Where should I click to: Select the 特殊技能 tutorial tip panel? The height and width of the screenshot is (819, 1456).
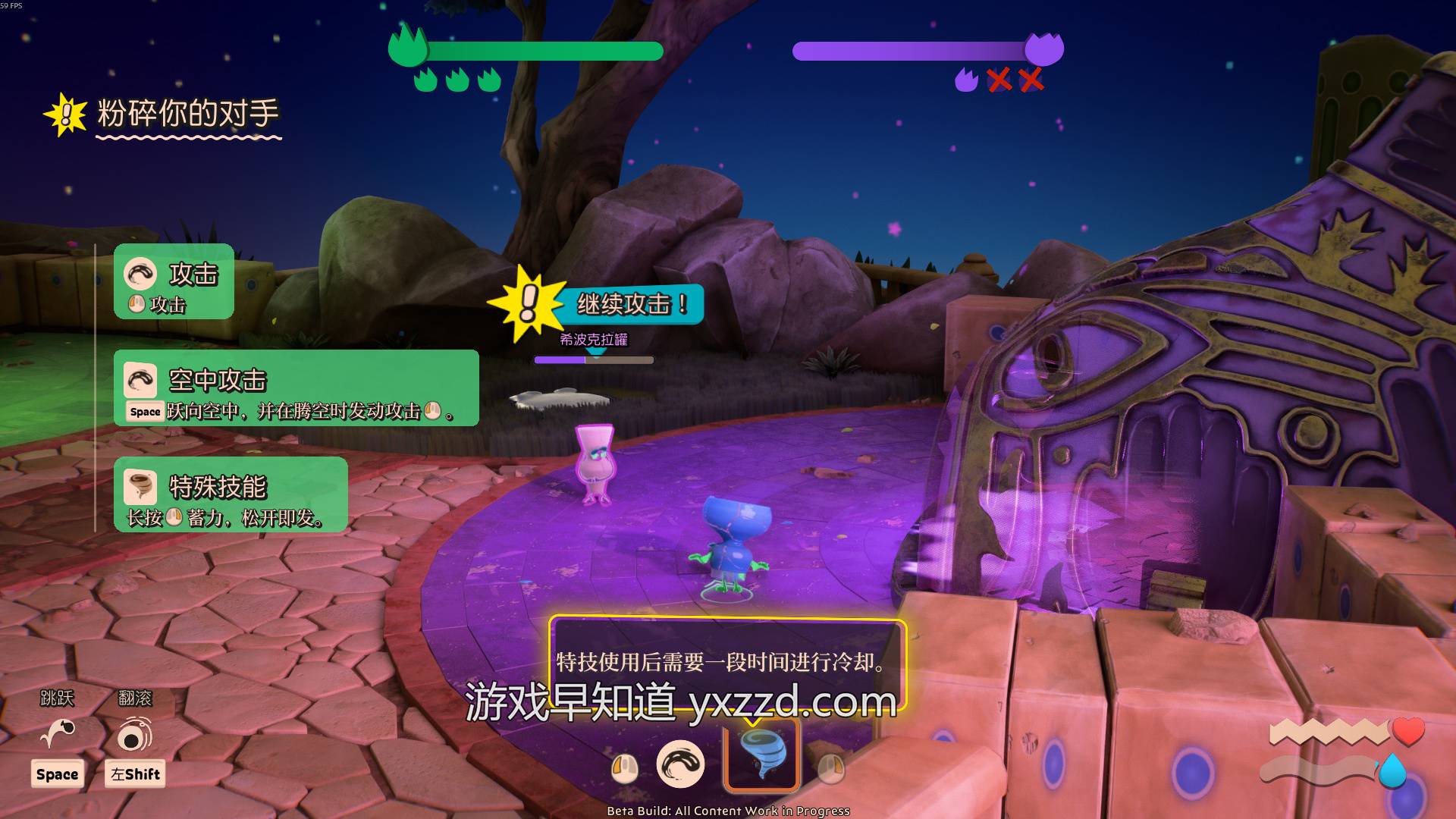click(x=231, y=494)
